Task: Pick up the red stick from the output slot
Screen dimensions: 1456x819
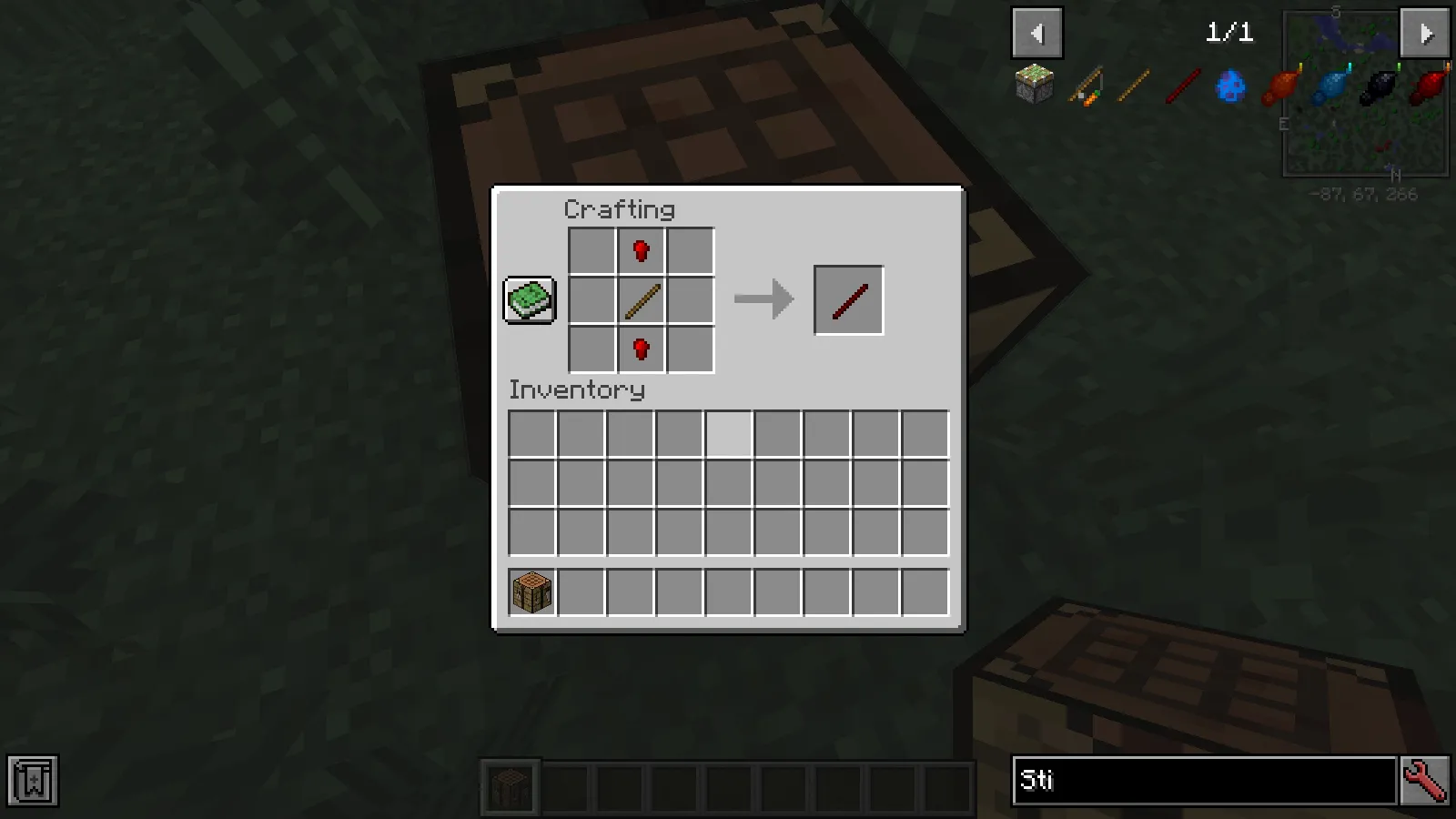Action: (847, 298)
